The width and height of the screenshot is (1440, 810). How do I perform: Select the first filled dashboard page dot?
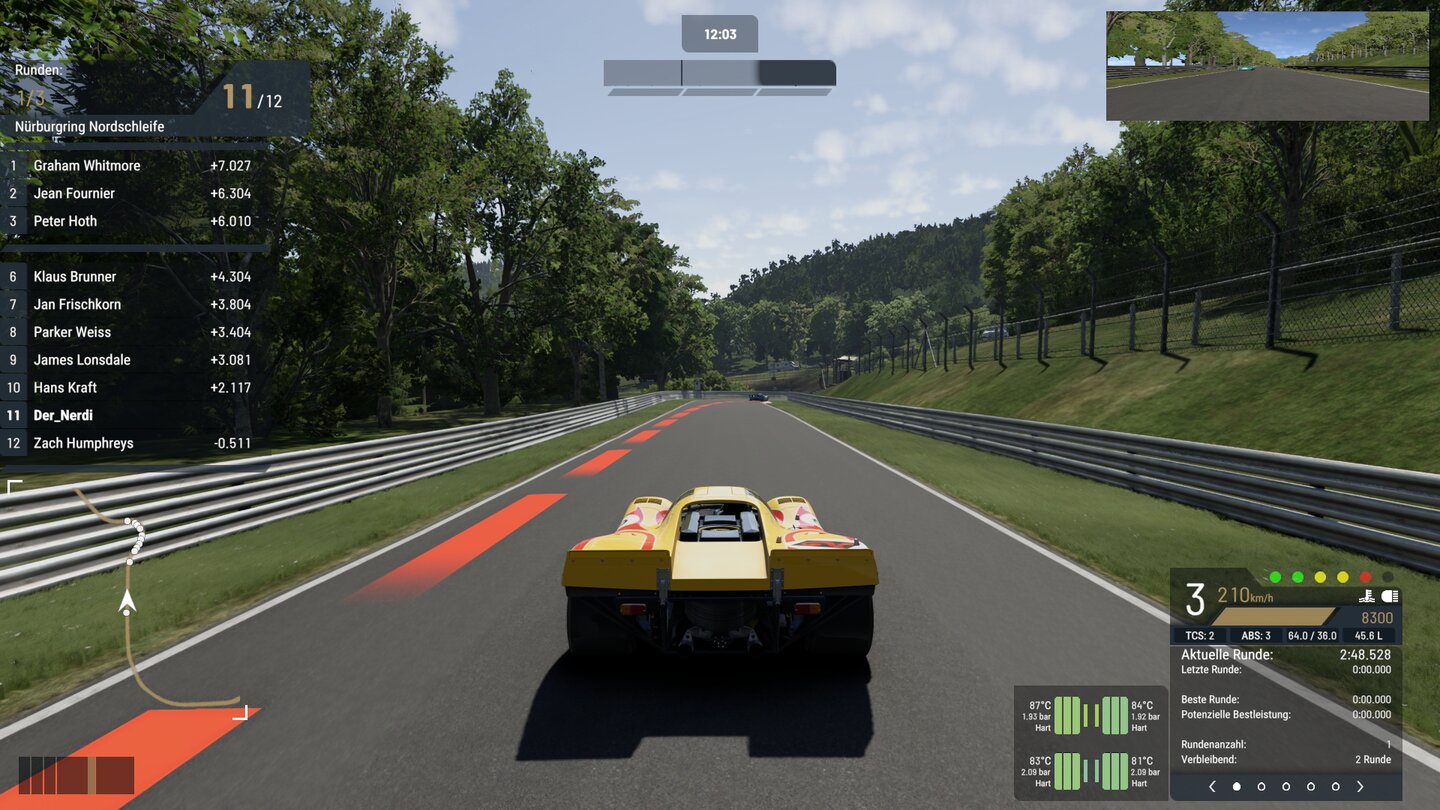pos(1236,786)
